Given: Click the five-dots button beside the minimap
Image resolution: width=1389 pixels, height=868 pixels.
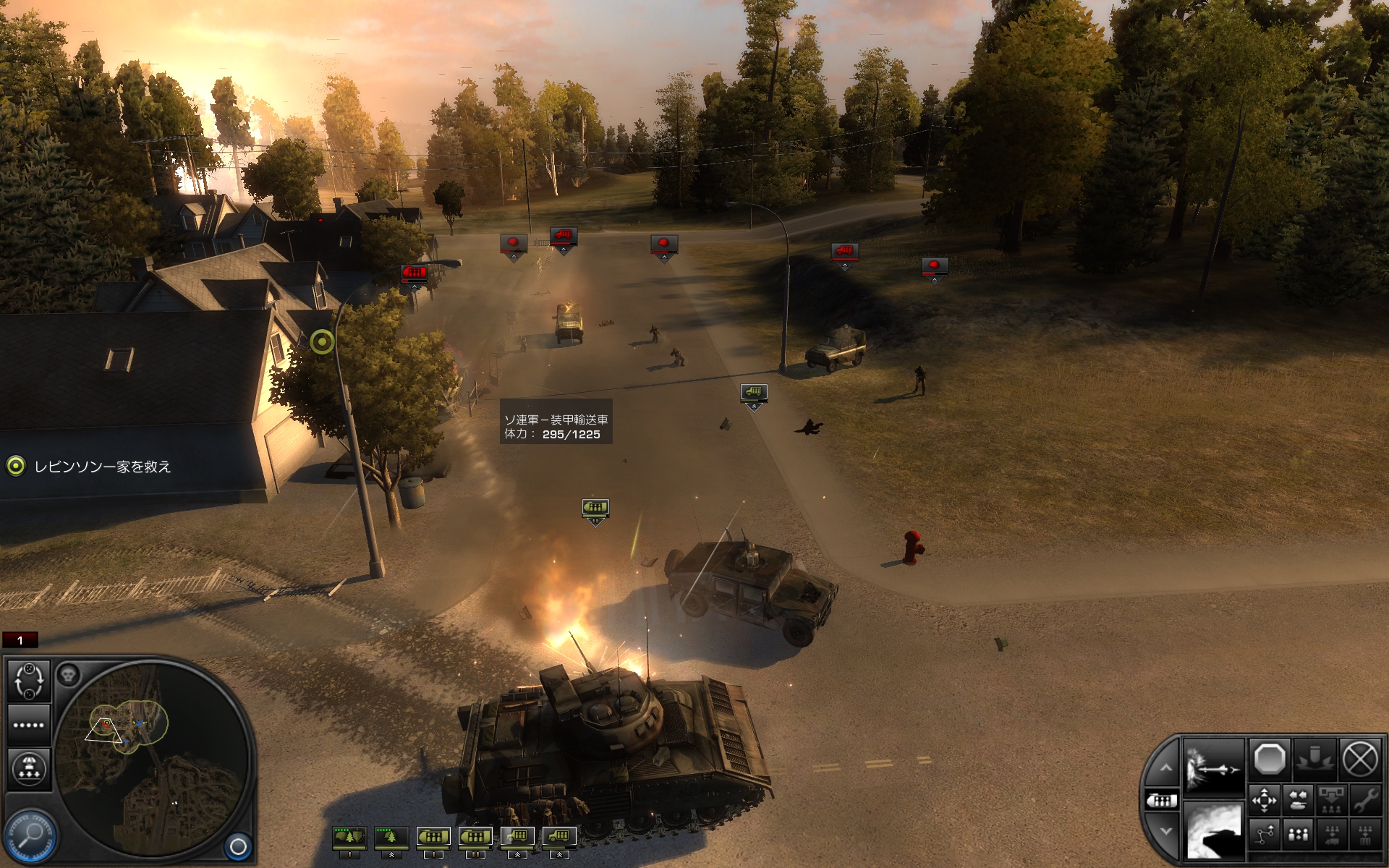Looking at the screenshot, I should 29,725.
